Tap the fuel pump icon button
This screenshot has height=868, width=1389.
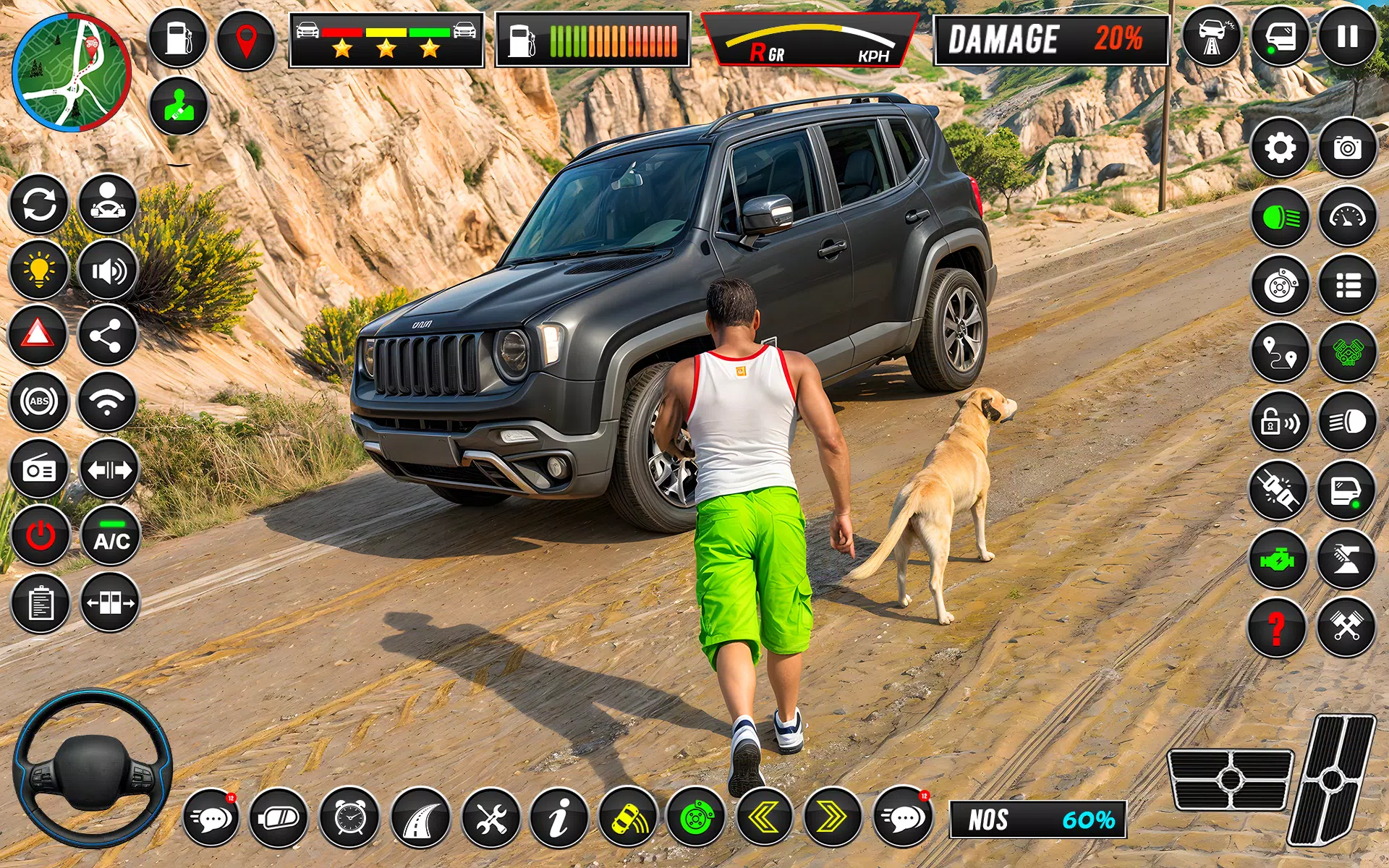(177, 38)
